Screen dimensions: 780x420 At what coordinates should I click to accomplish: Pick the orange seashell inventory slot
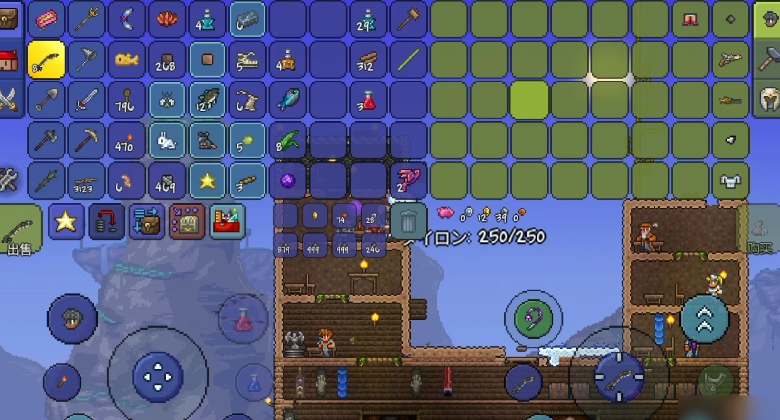(167, 19)
